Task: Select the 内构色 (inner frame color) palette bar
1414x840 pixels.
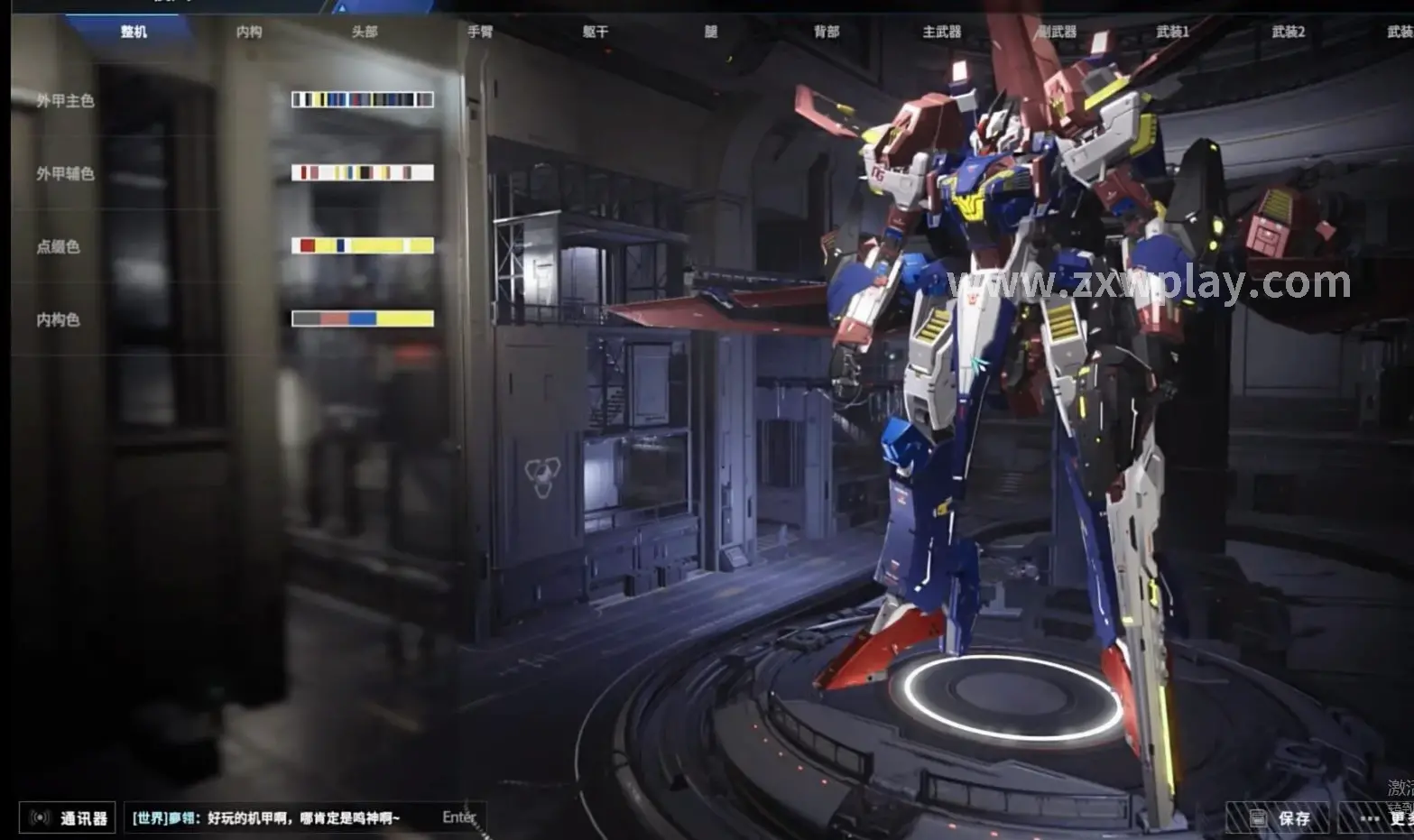Action: pos(362,318)
